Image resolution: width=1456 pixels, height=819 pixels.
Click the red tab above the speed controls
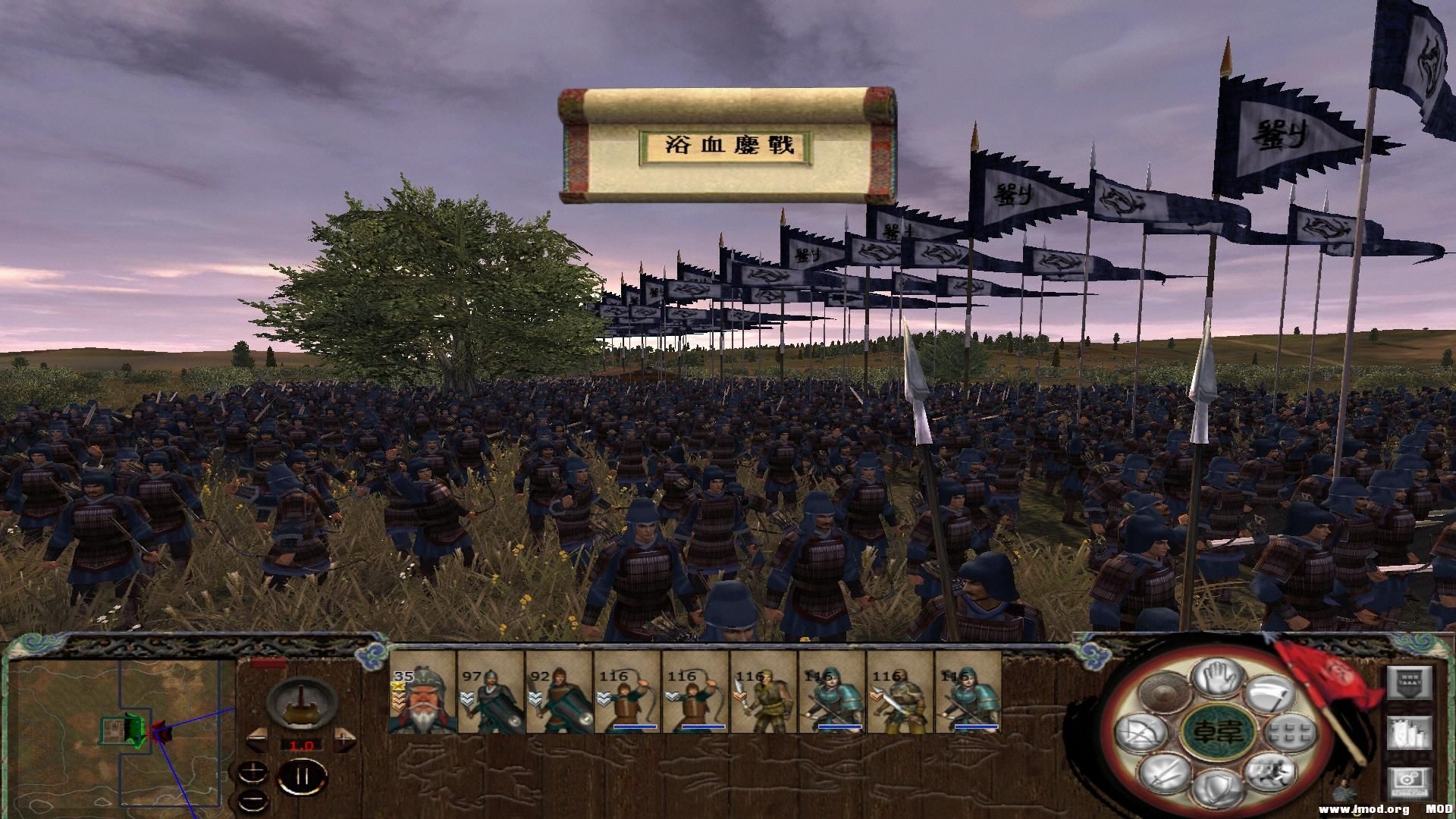268,662
